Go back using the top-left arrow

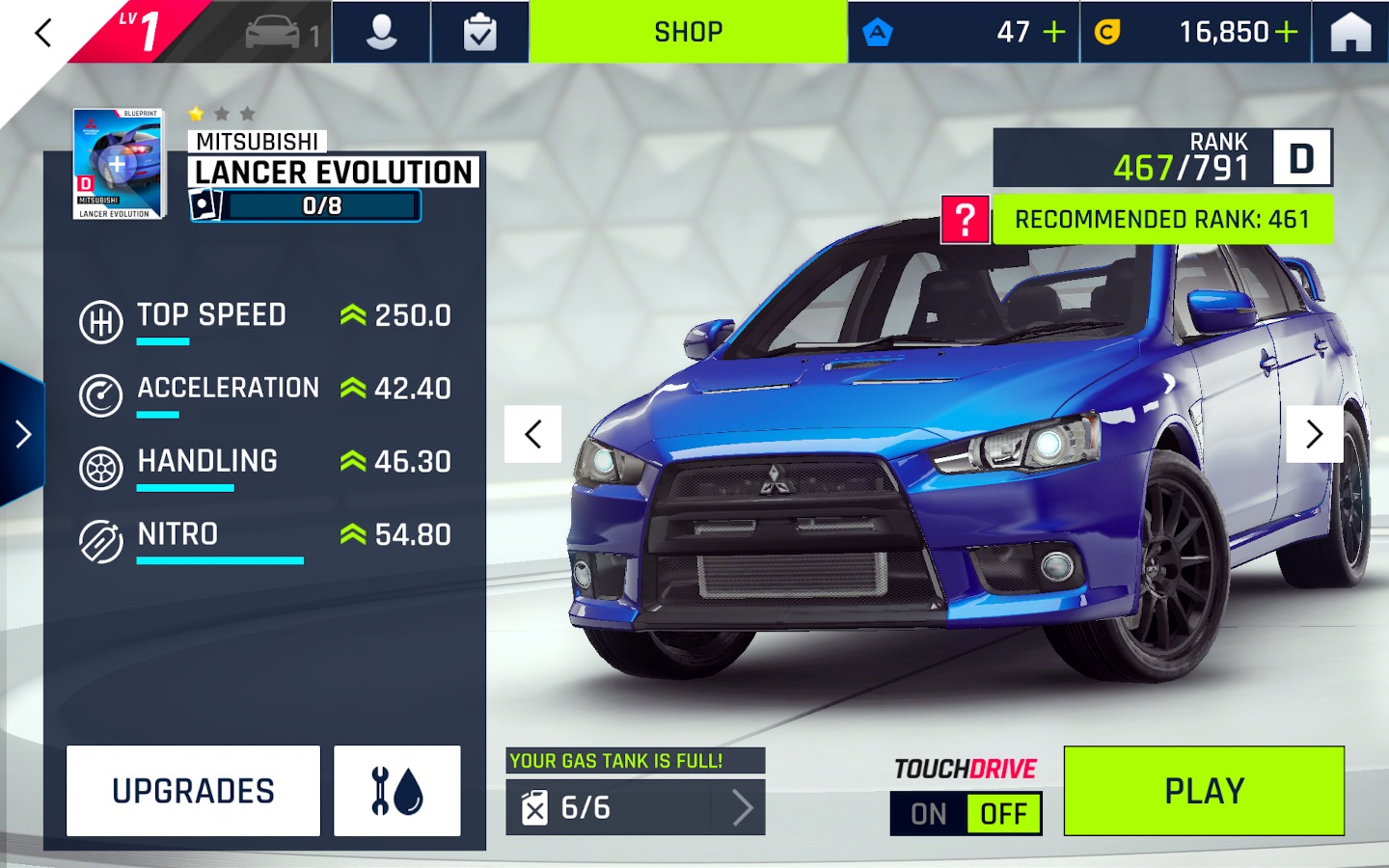click(x=42, y=33)
